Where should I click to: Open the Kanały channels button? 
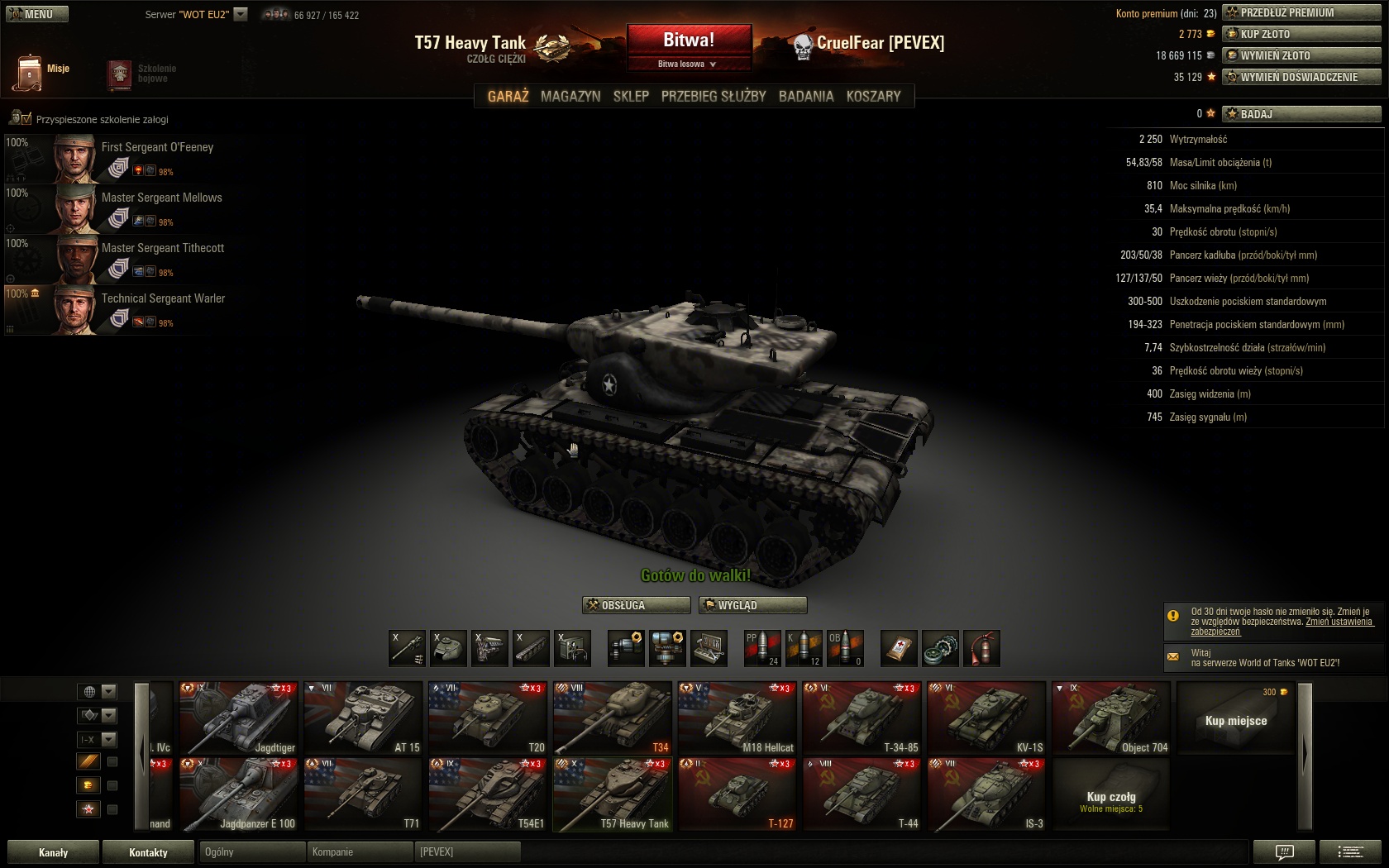pos(53,852)
